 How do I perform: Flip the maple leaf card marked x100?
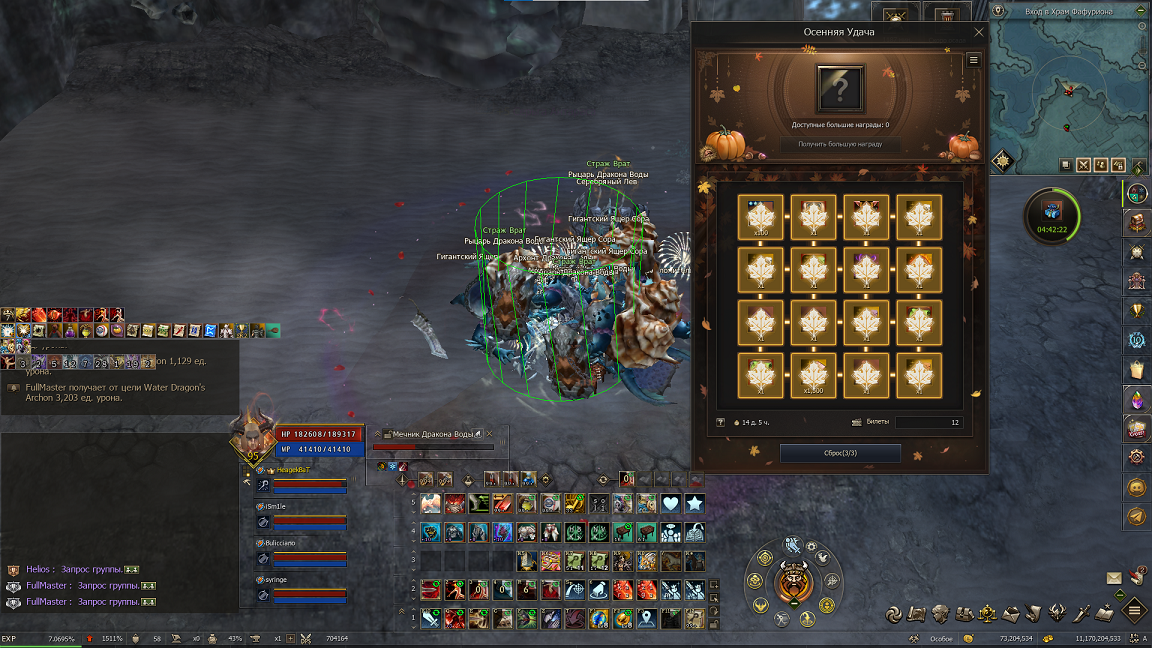[x=761, y=218]
